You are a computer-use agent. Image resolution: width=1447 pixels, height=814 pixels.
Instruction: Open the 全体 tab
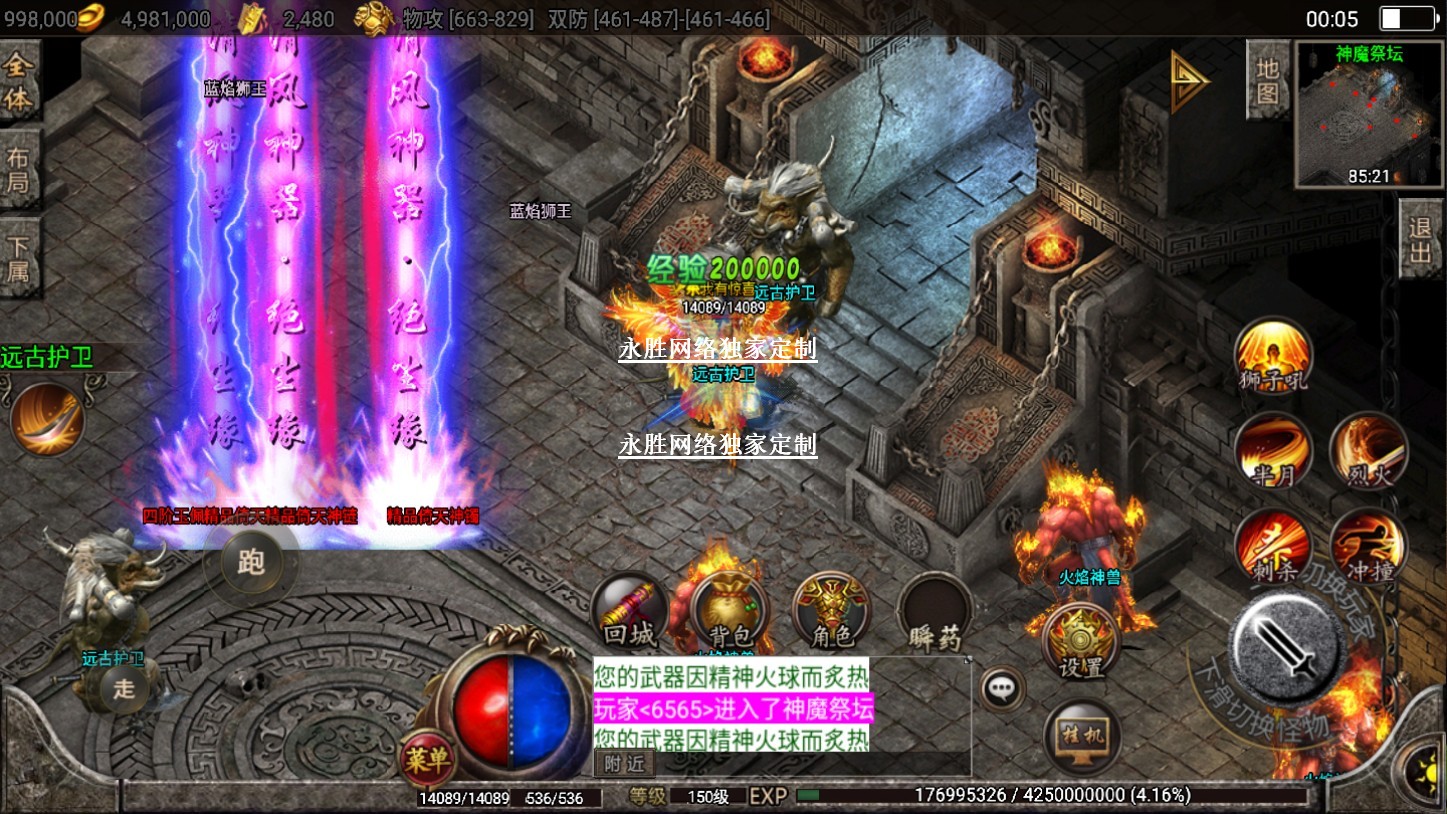pyautogui.click(x=18, y=83)
